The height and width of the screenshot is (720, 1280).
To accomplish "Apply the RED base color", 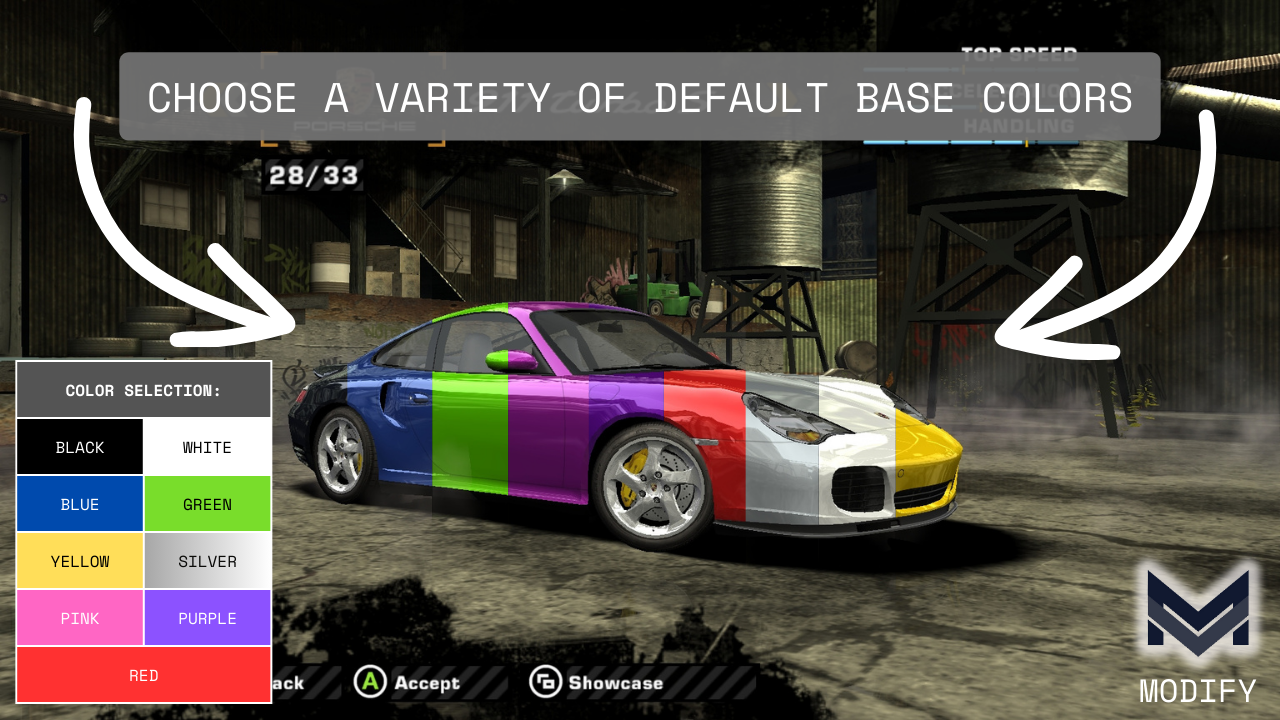I will (x=143, y=675).
